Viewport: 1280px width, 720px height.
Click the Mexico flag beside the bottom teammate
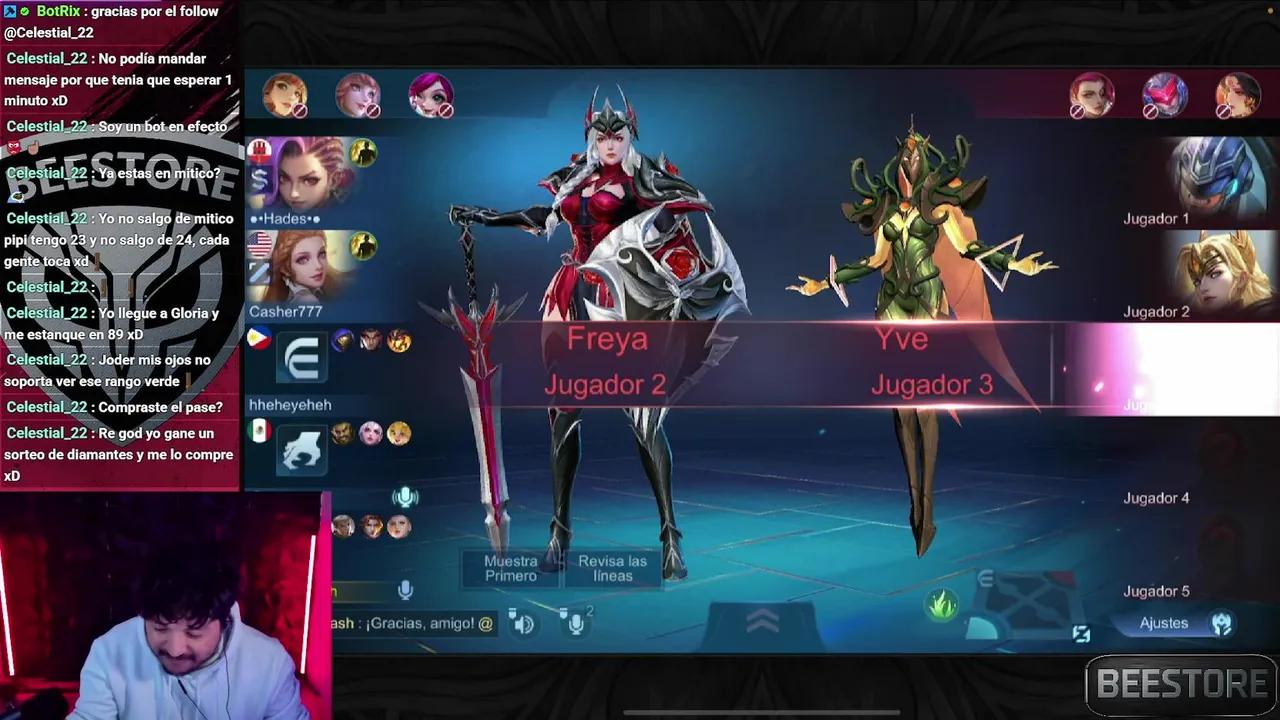(x=259, y=430)
